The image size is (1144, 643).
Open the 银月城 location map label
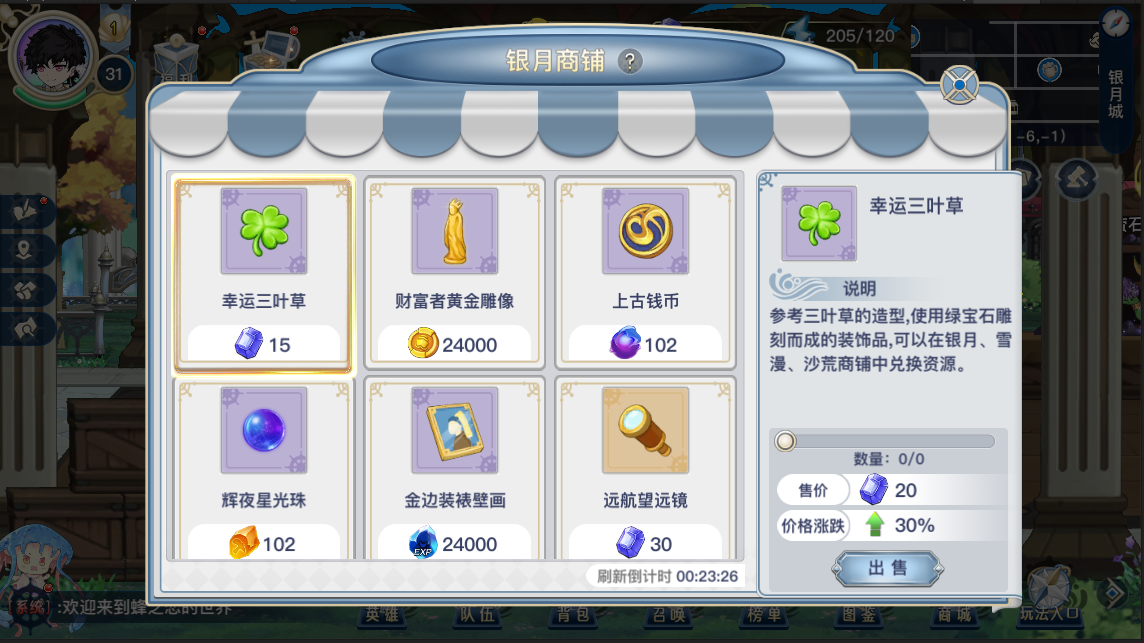click(x=1116, y=94)
